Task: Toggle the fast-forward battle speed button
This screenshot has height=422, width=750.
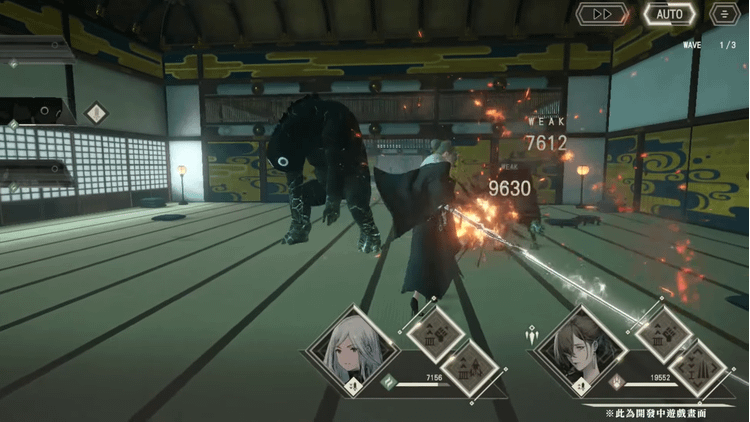Action: [x=603, y=14]
